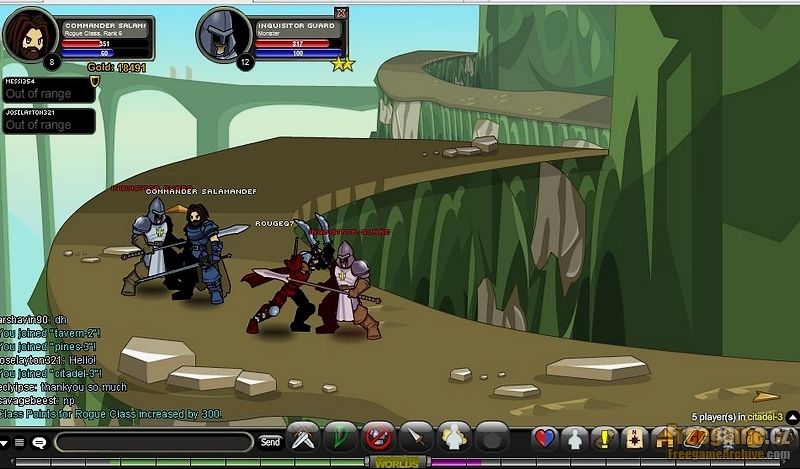Focus the chat text input box
800x469 pixels.
point(155,441)
